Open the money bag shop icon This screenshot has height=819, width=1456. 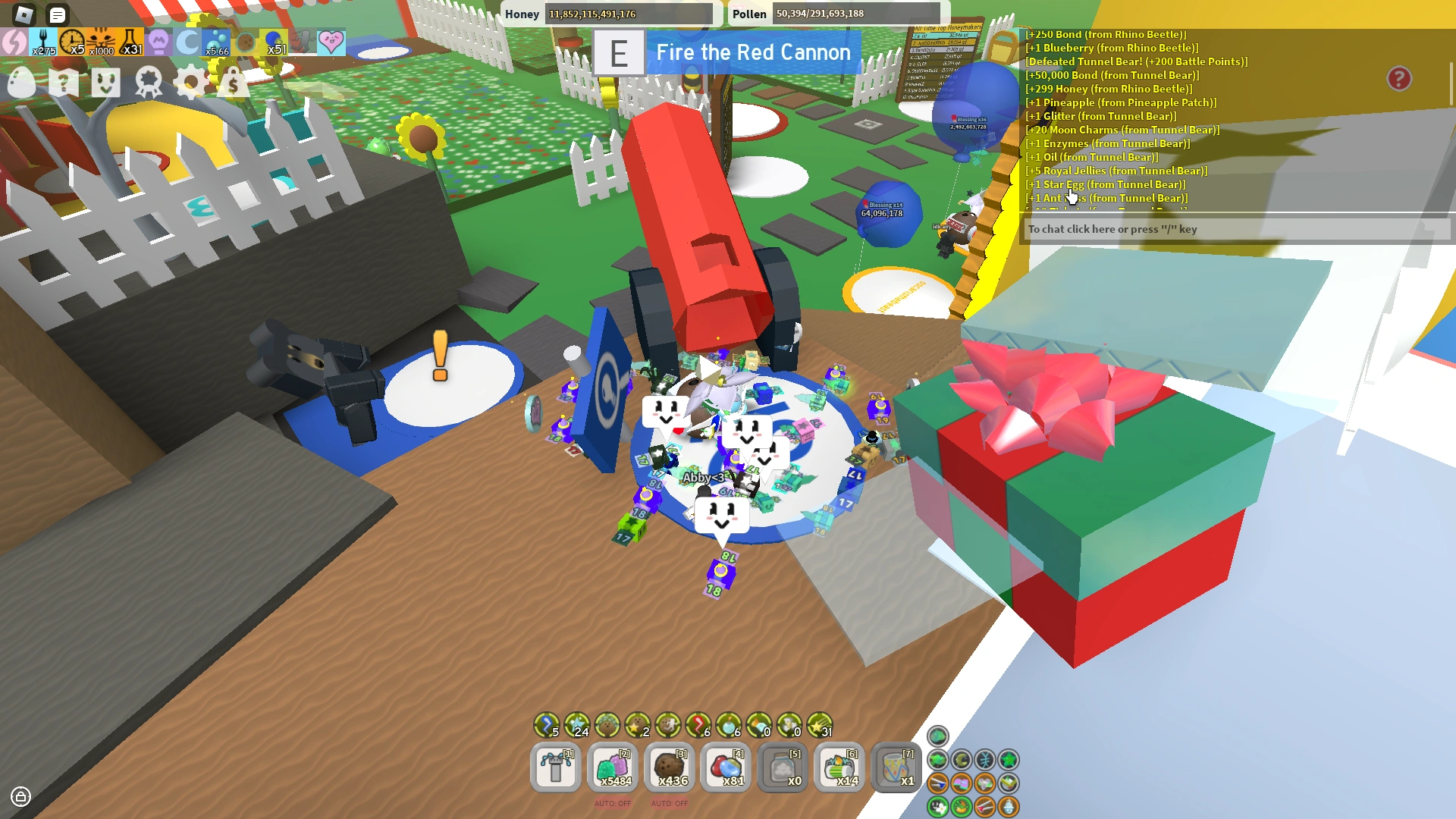(232, 83)
